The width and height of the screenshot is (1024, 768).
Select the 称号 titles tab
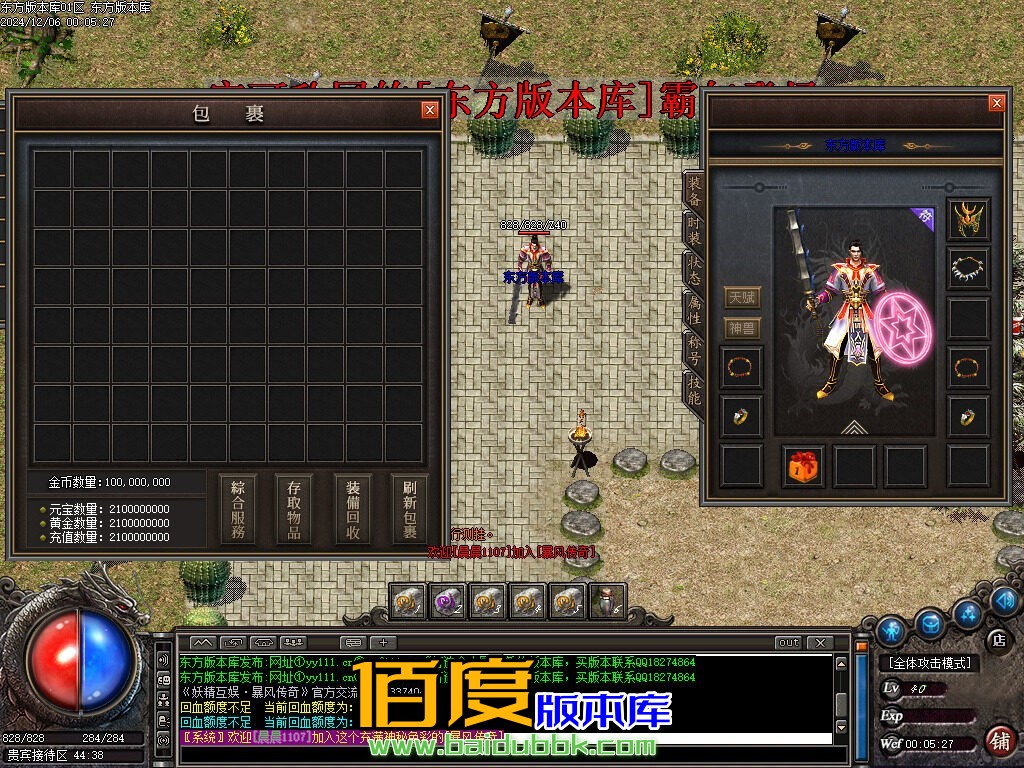click(693, 350)
